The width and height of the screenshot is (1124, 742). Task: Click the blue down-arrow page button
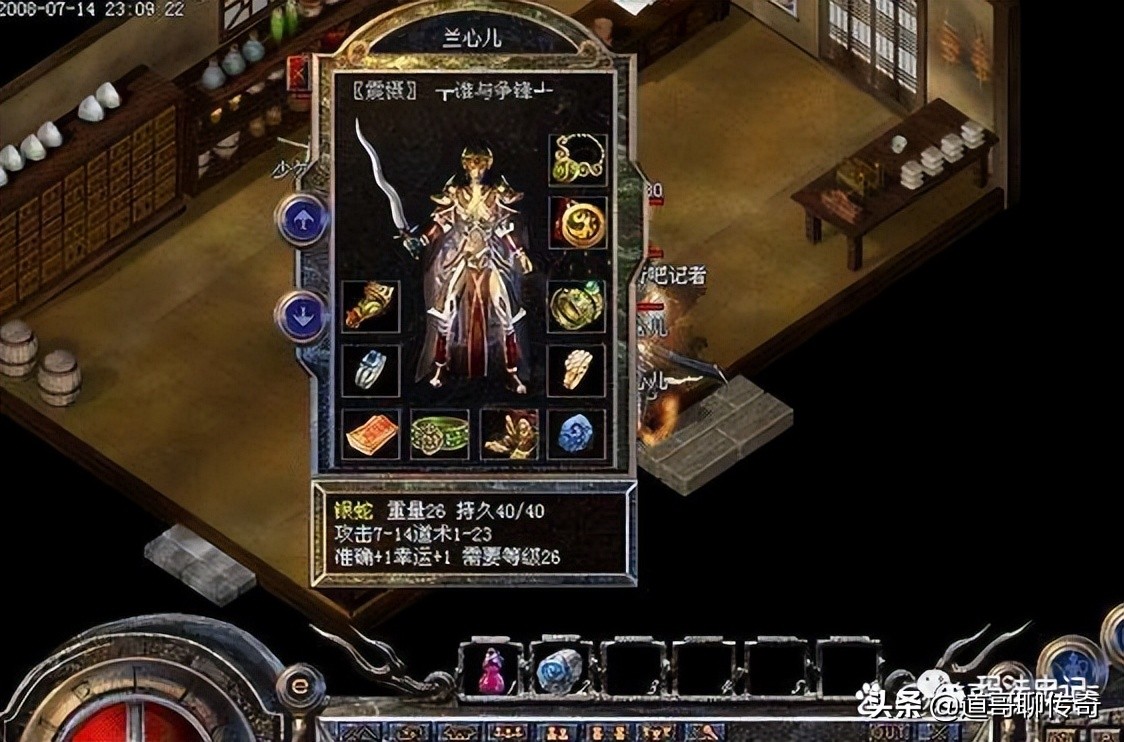pos(302,316)
